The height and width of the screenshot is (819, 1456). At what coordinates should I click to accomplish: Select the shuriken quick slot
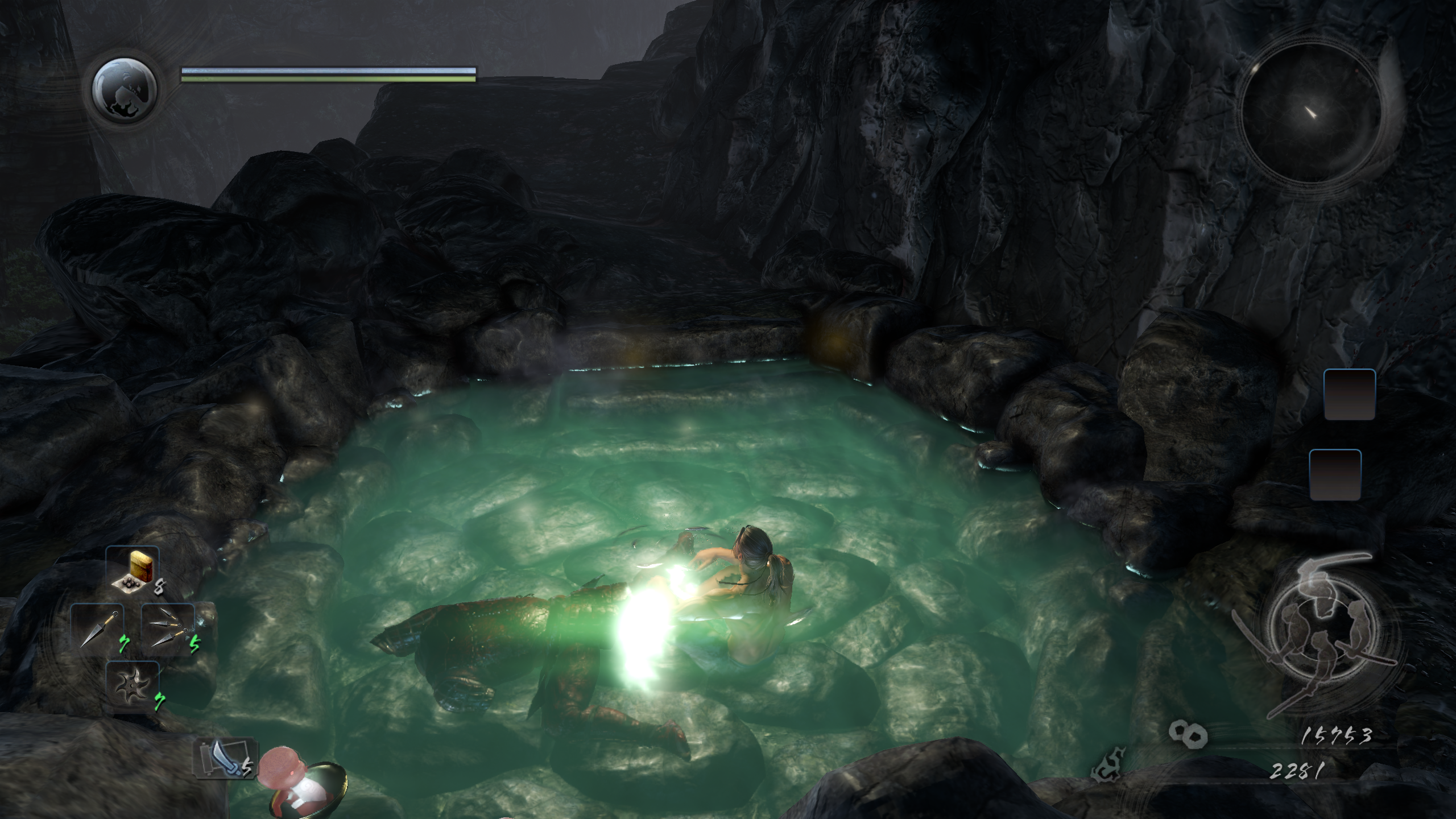(132, 687)
